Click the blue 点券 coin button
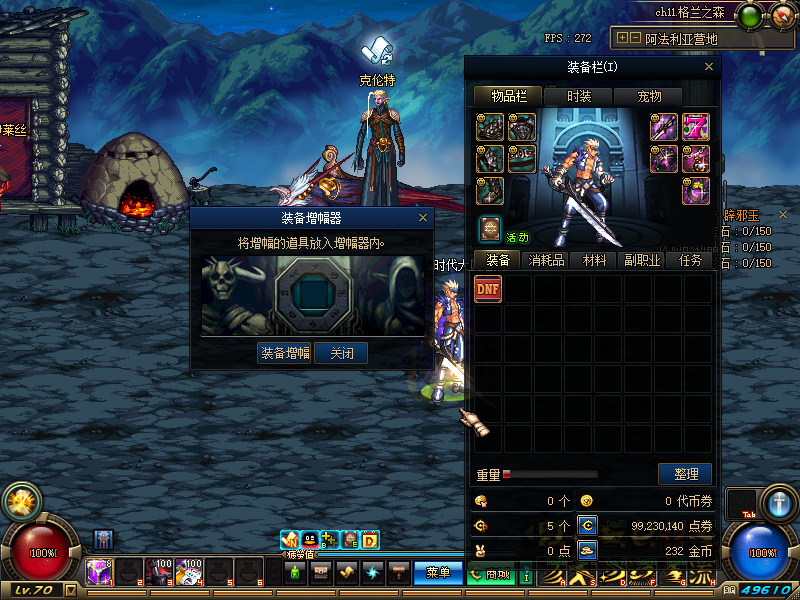Viewport: 800px width, 600px height. click(588, 524)
